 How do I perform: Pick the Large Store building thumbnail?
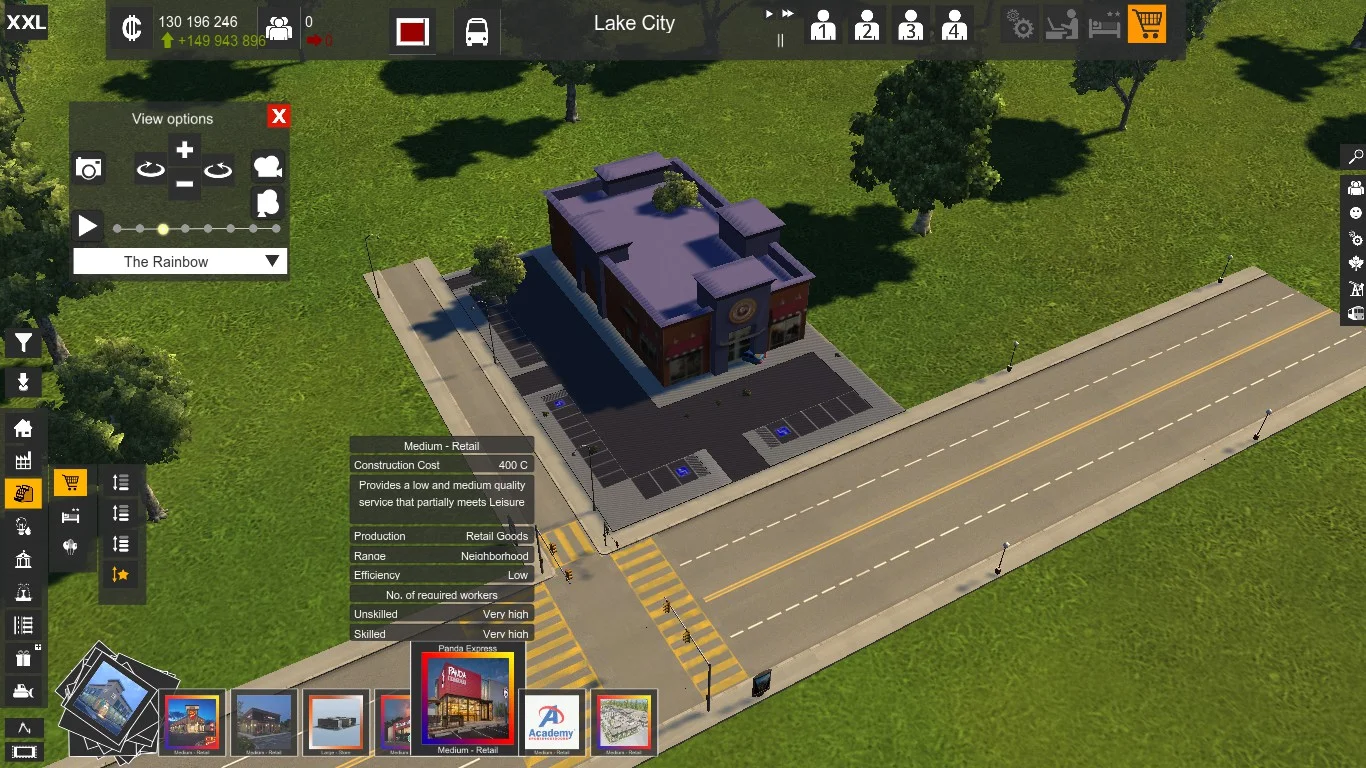336,721
